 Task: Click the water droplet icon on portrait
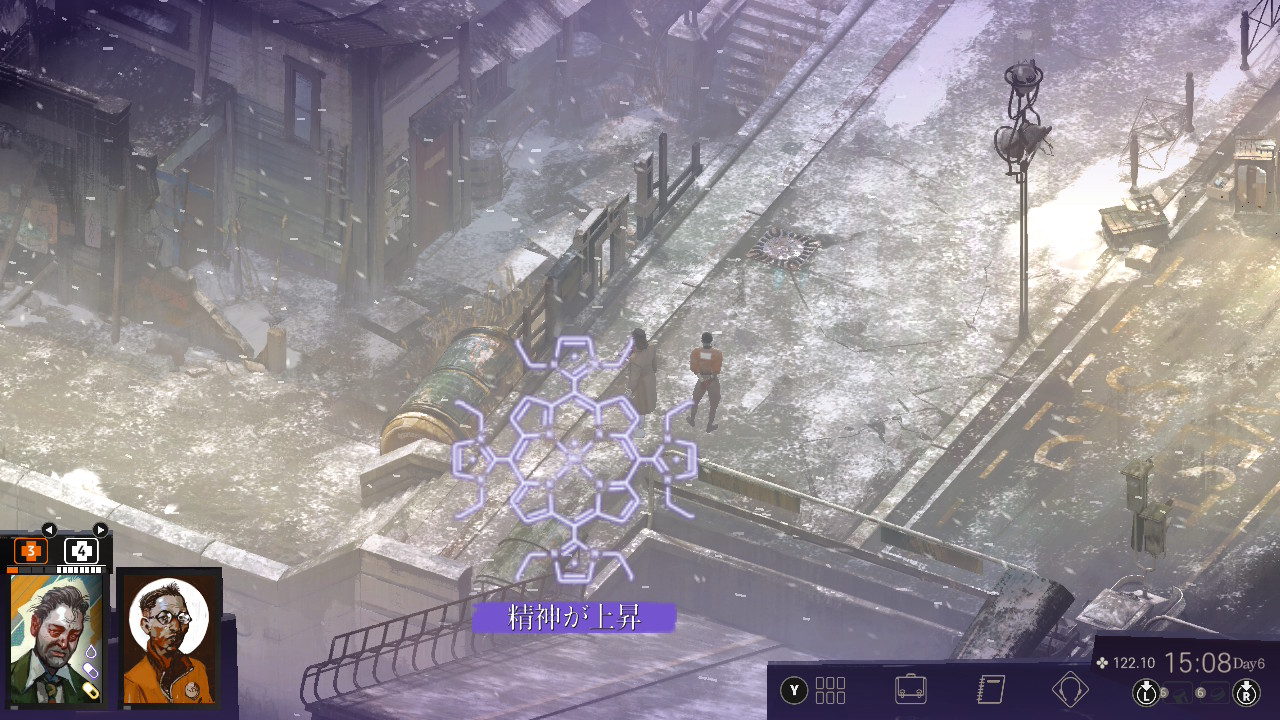[x=89, y=652]
